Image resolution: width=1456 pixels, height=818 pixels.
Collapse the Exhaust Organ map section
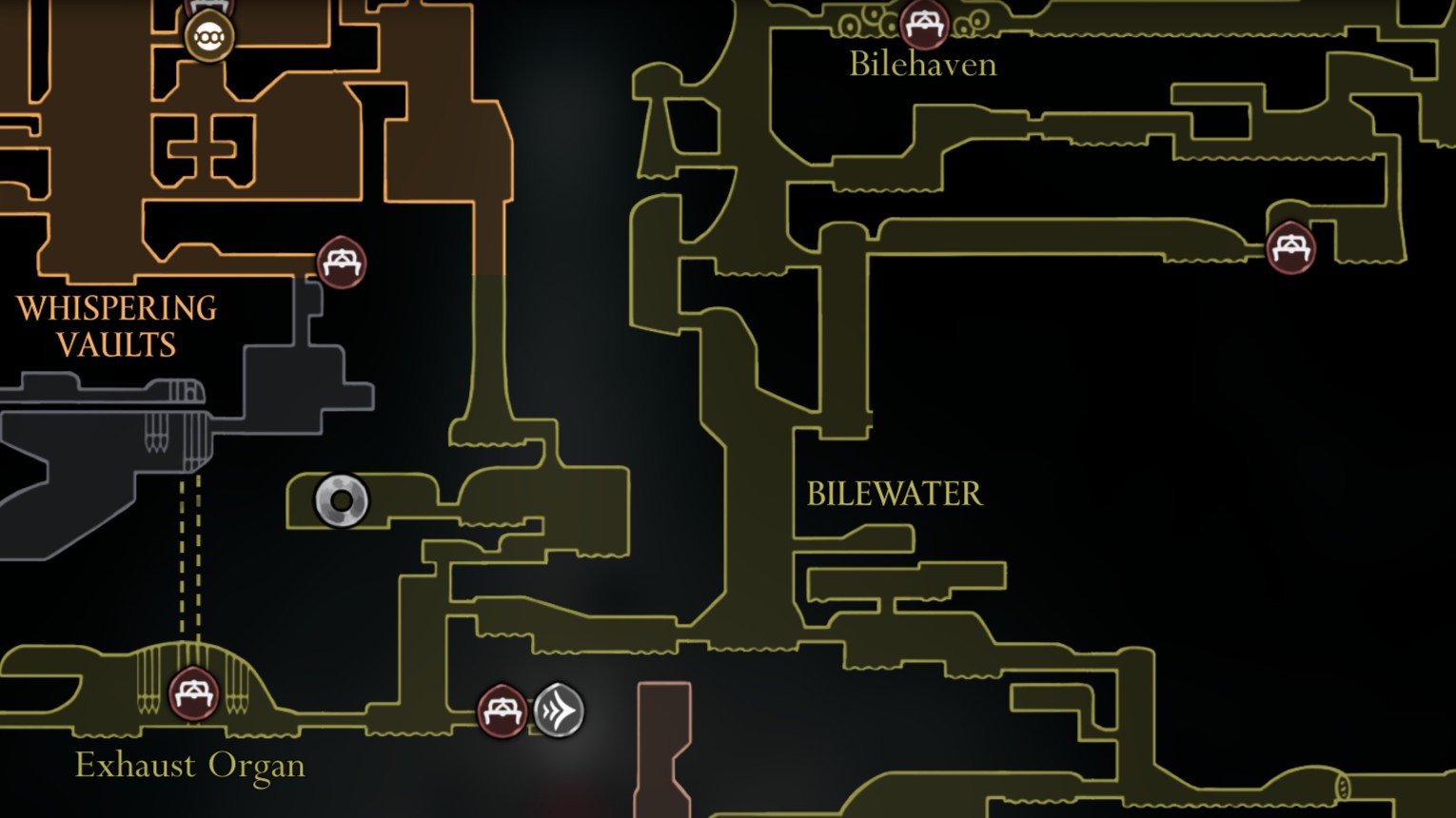(189, 765)
